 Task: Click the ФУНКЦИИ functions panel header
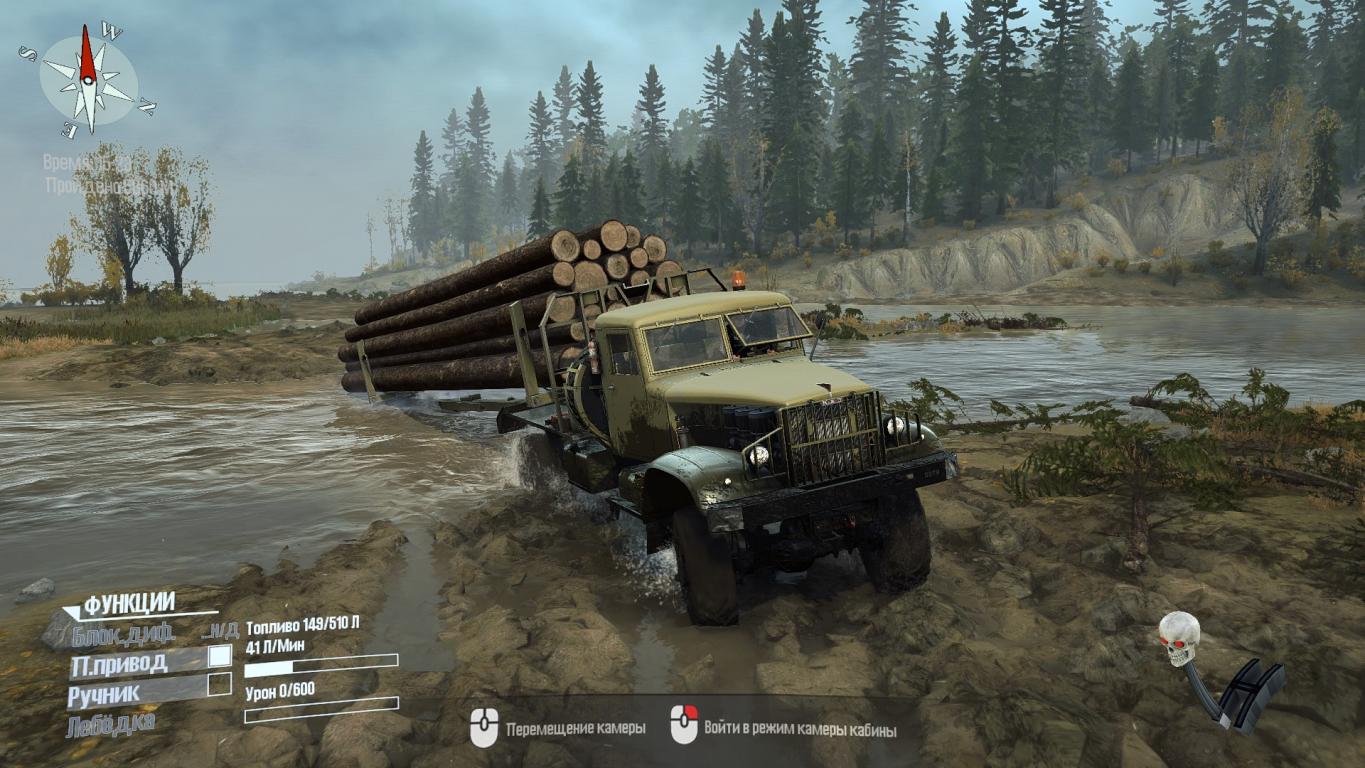click(129, 603)
